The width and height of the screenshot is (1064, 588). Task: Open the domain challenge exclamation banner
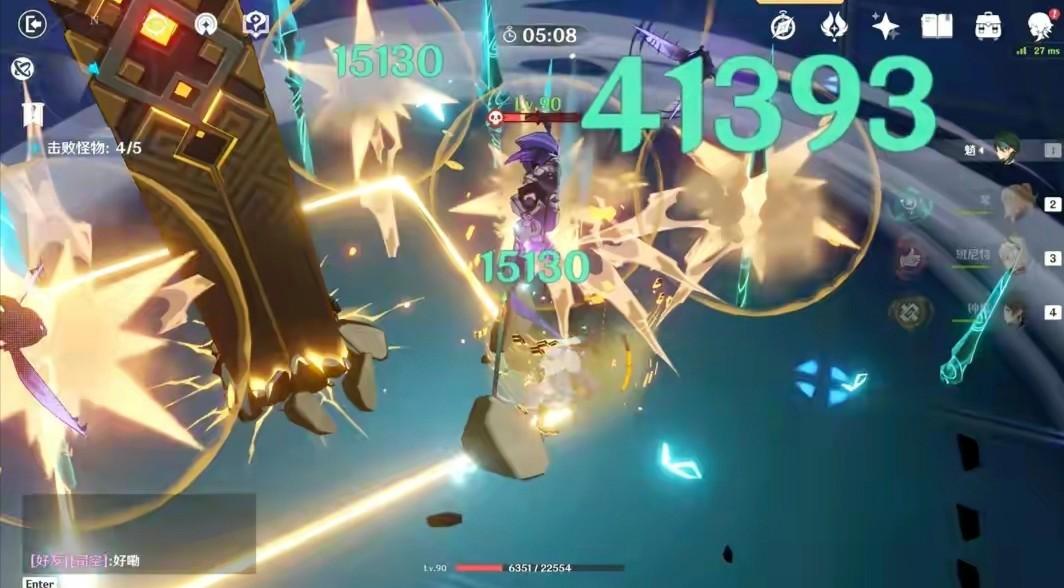point(33,113)
